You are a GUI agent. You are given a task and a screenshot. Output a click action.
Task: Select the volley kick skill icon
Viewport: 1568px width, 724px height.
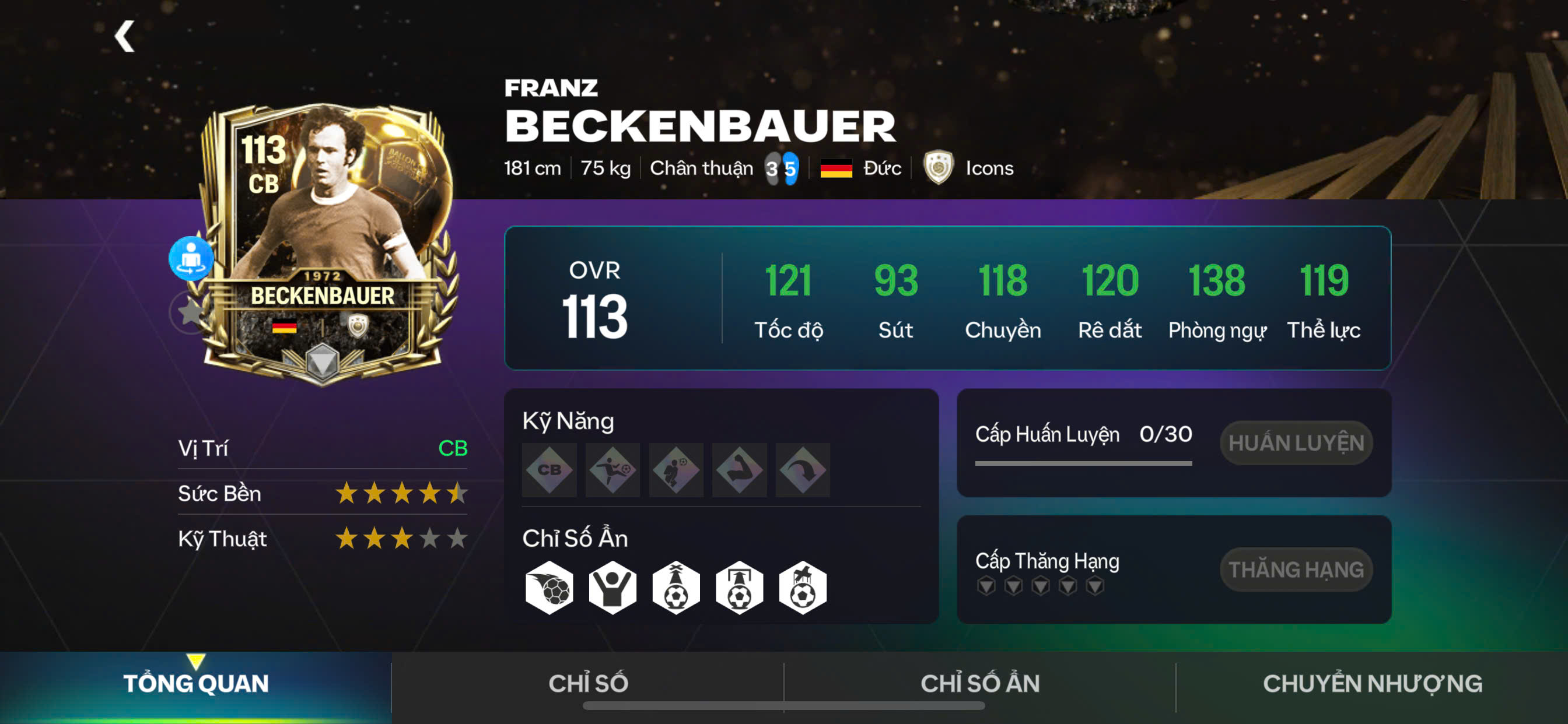(x=612, y=470)
